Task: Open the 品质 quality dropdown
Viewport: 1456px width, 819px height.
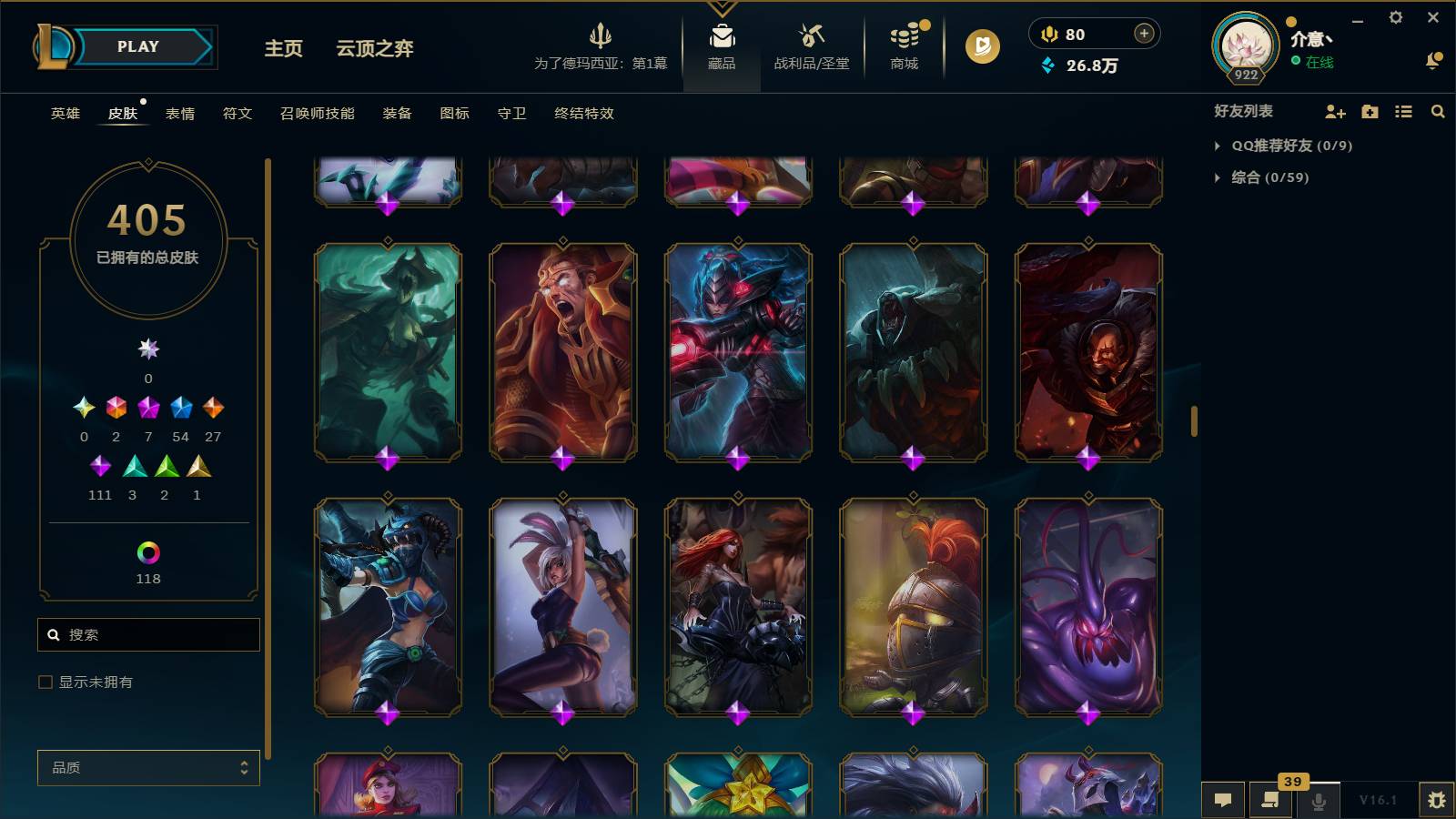Action: [x=147, y=768]
